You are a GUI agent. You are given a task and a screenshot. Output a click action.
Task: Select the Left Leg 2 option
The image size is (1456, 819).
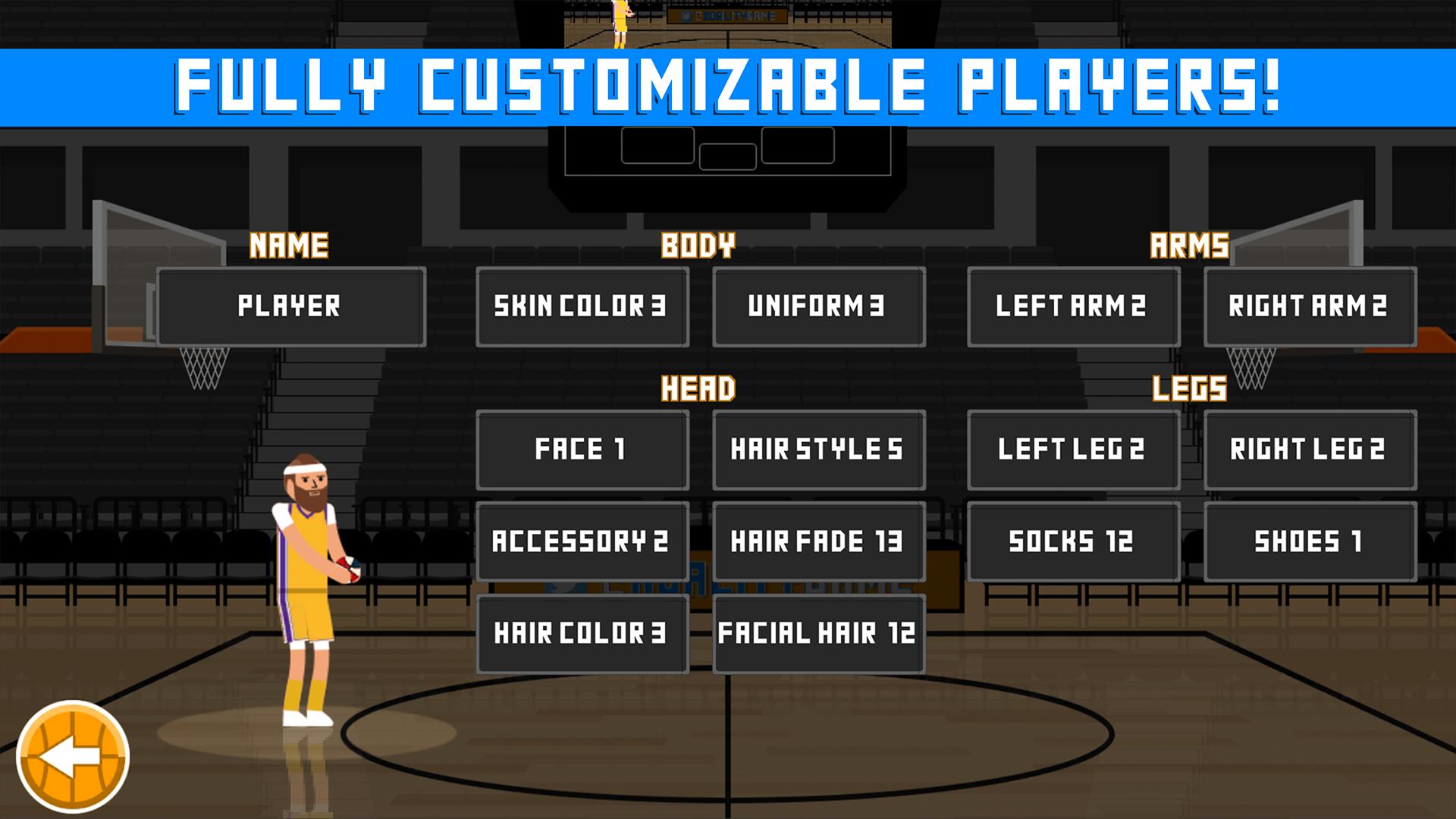click(x=1074, y=448)
